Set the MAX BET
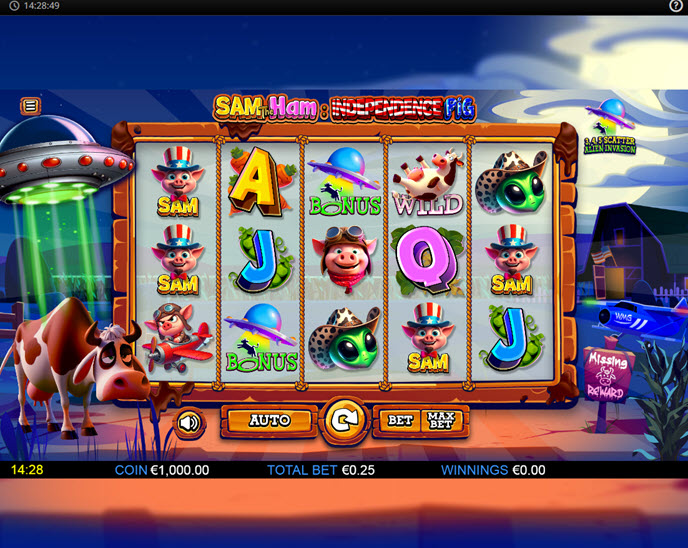 [440, 421]
